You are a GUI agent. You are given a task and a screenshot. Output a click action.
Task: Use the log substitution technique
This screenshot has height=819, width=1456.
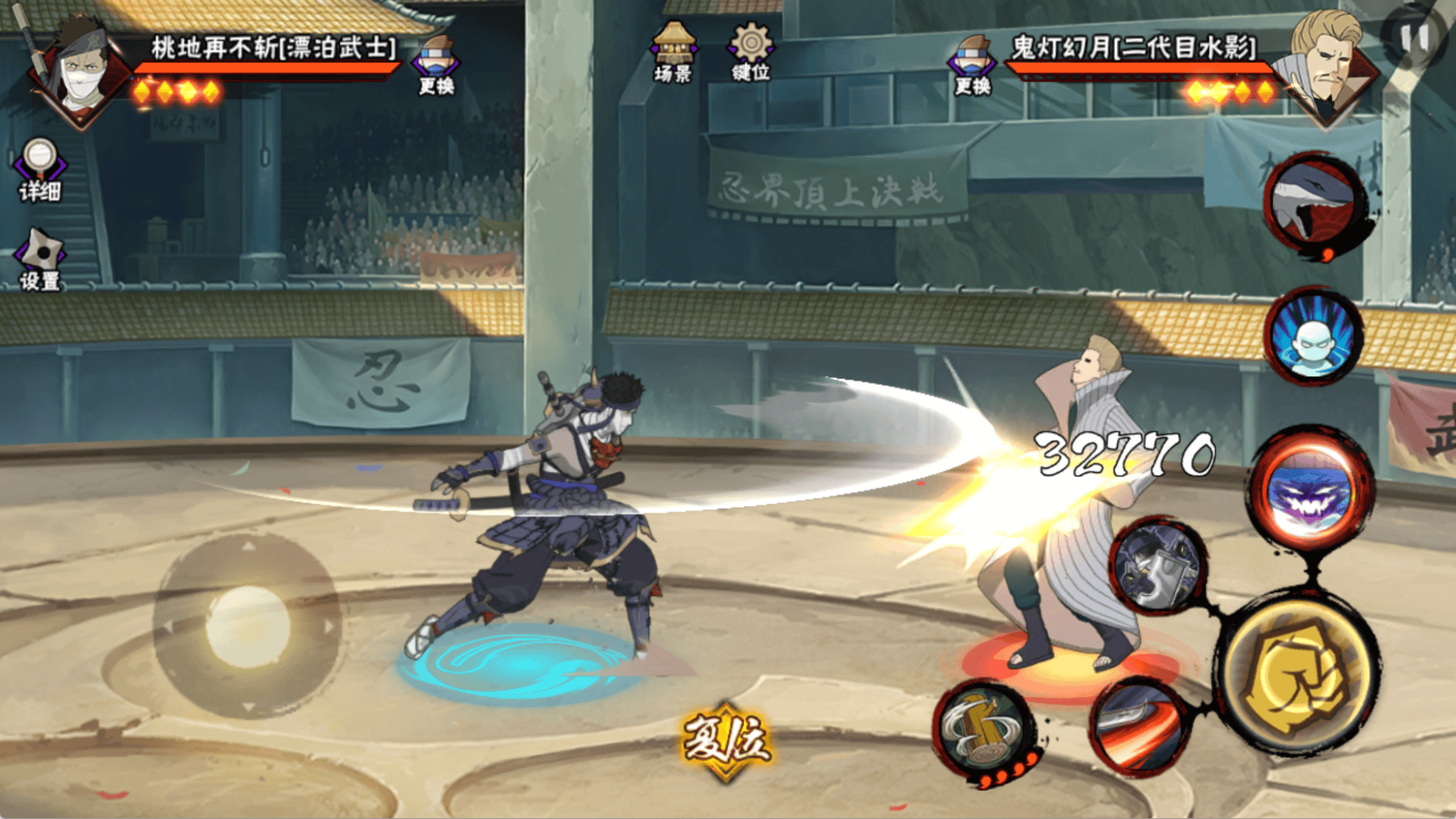985,730
